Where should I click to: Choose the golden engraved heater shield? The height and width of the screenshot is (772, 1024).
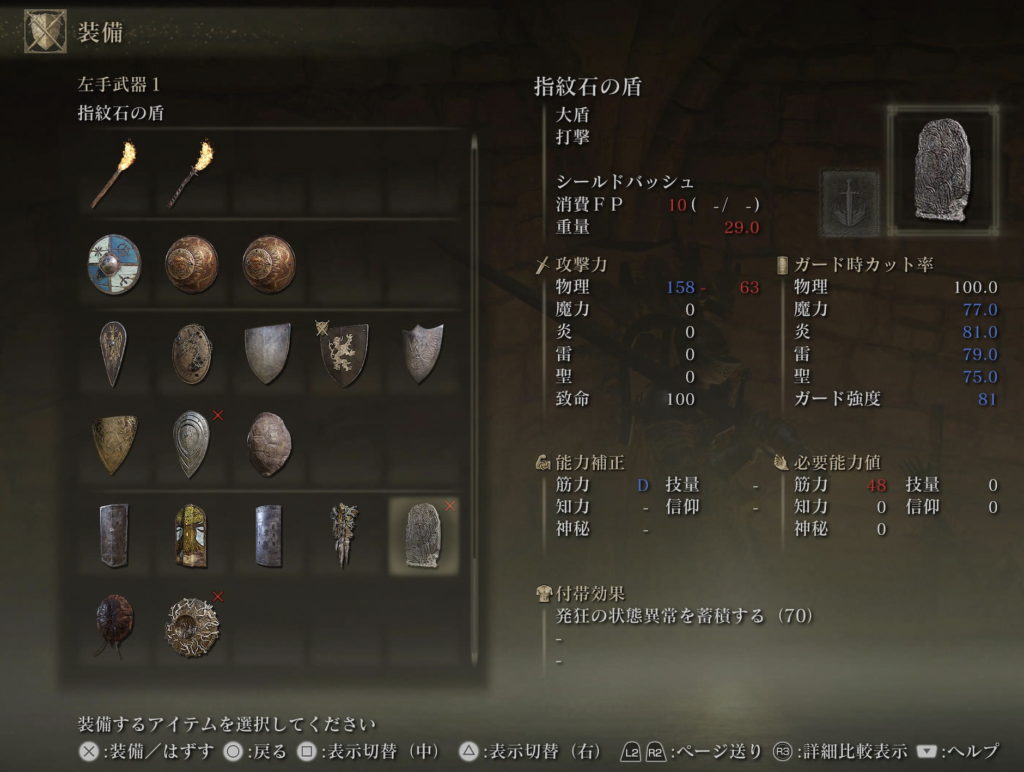click(113, 441)
